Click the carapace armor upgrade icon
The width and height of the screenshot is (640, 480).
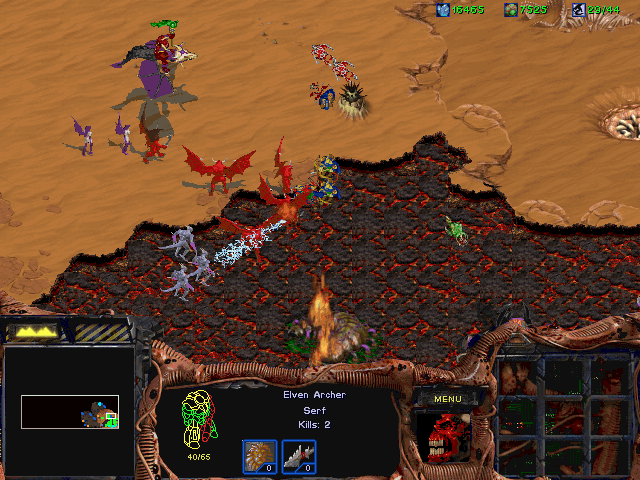(x=260, y=457)
